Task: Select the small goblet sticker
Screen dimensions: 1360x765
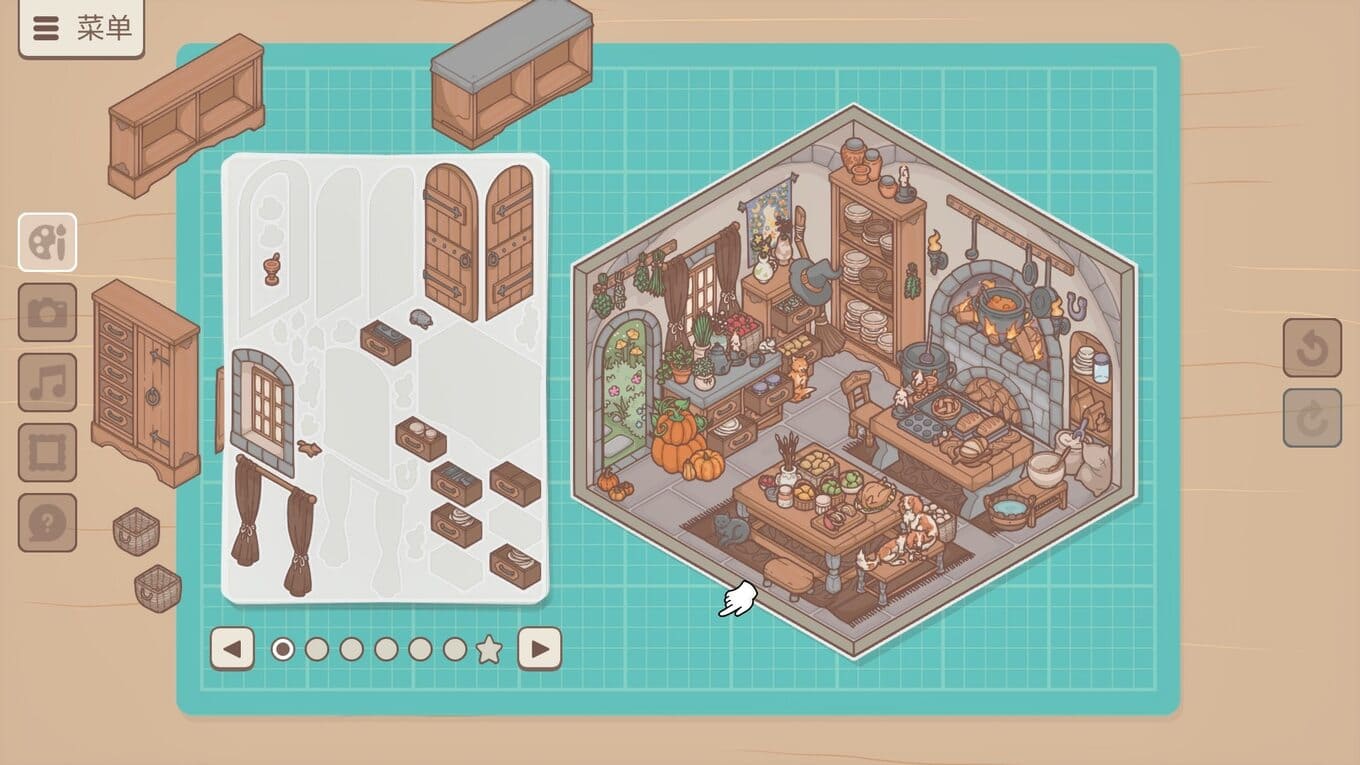Action: coord(272,269)
